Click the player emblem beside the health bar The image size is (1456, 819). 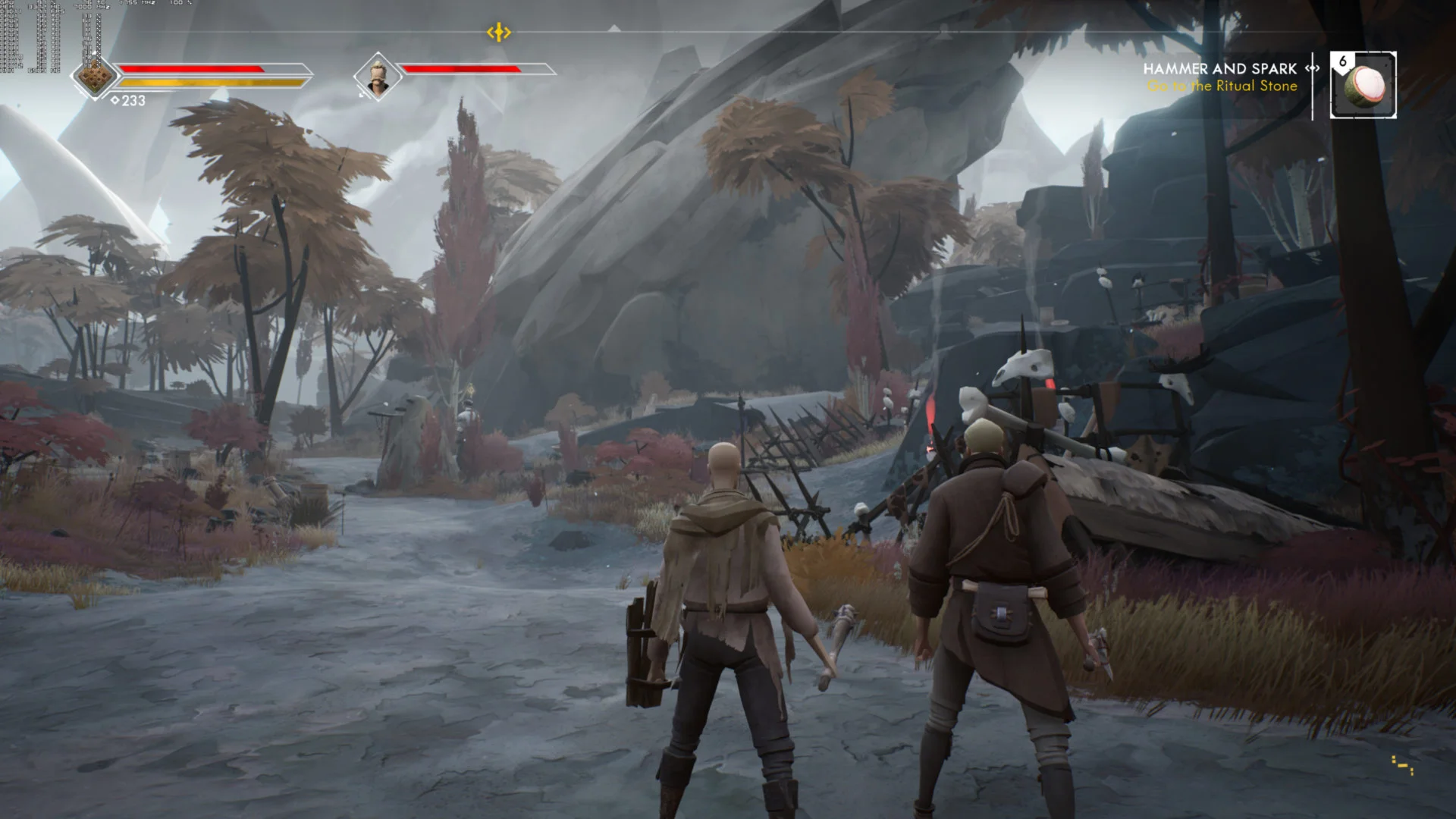[x=95, y=77]
